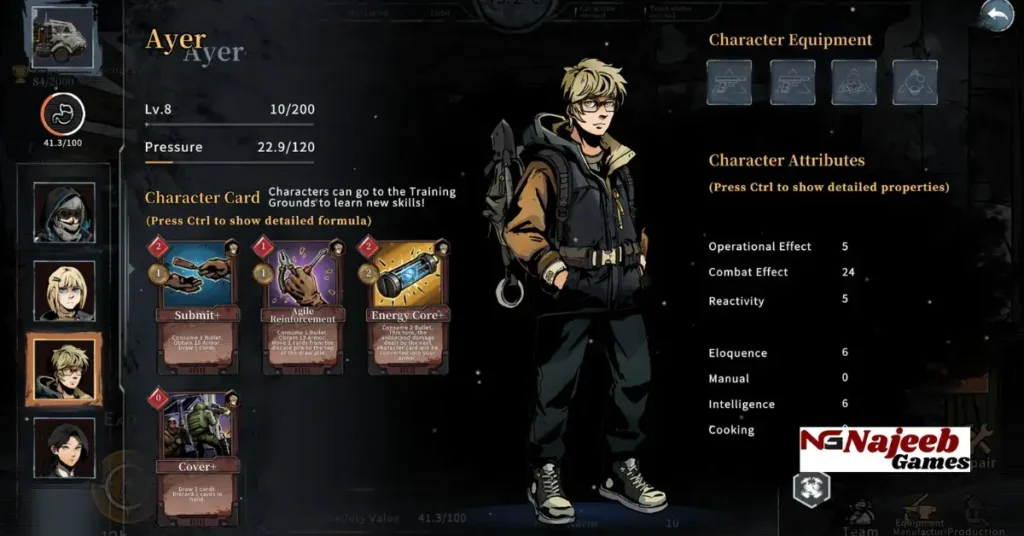Screen dimensions: 1024x536
Task: Choose the Agile Reinforcement card
Action: pyautogui.click(x=302, y=306)
